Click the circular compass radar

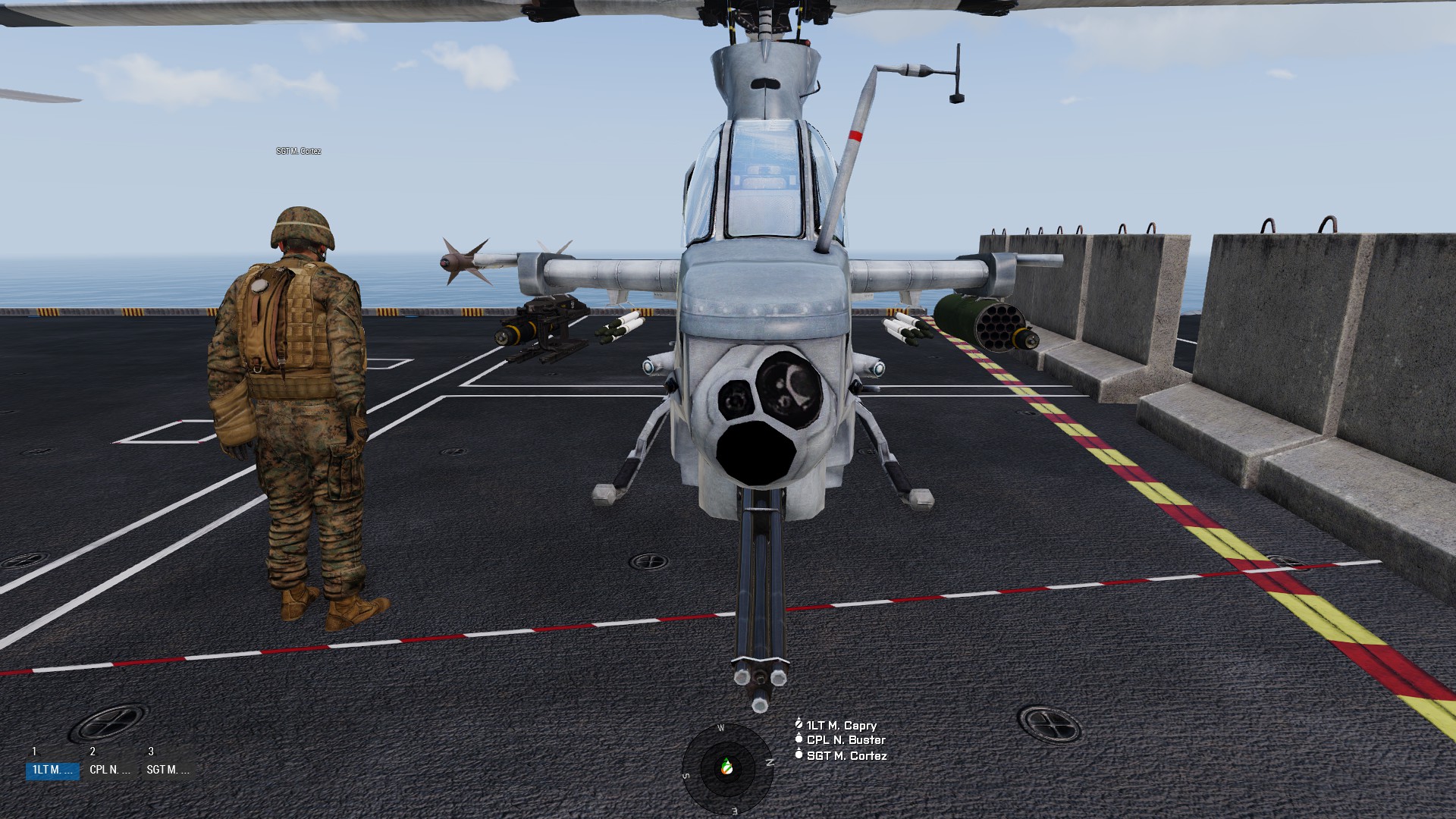click(x=727, y=768)
